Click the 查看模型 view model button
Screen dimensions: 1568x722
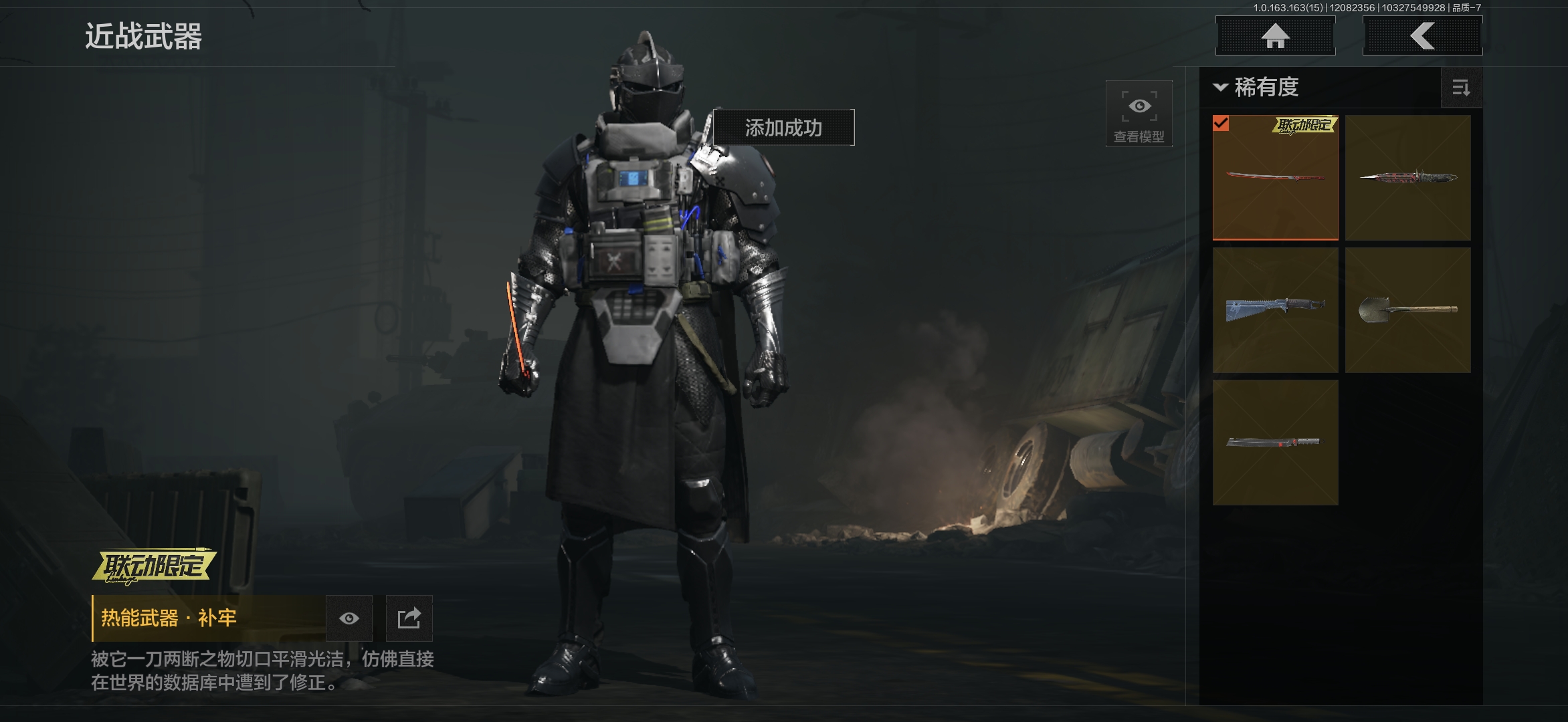pos(1139,114)
